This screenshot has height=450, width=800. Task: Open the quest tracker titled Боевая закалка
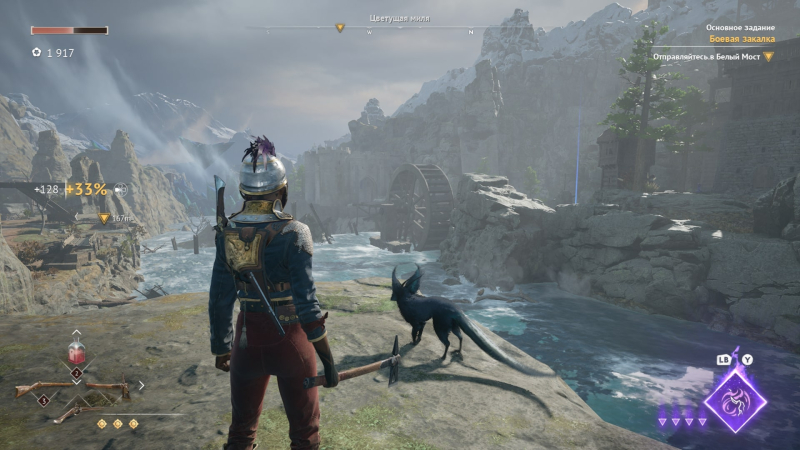coord(740,39)
